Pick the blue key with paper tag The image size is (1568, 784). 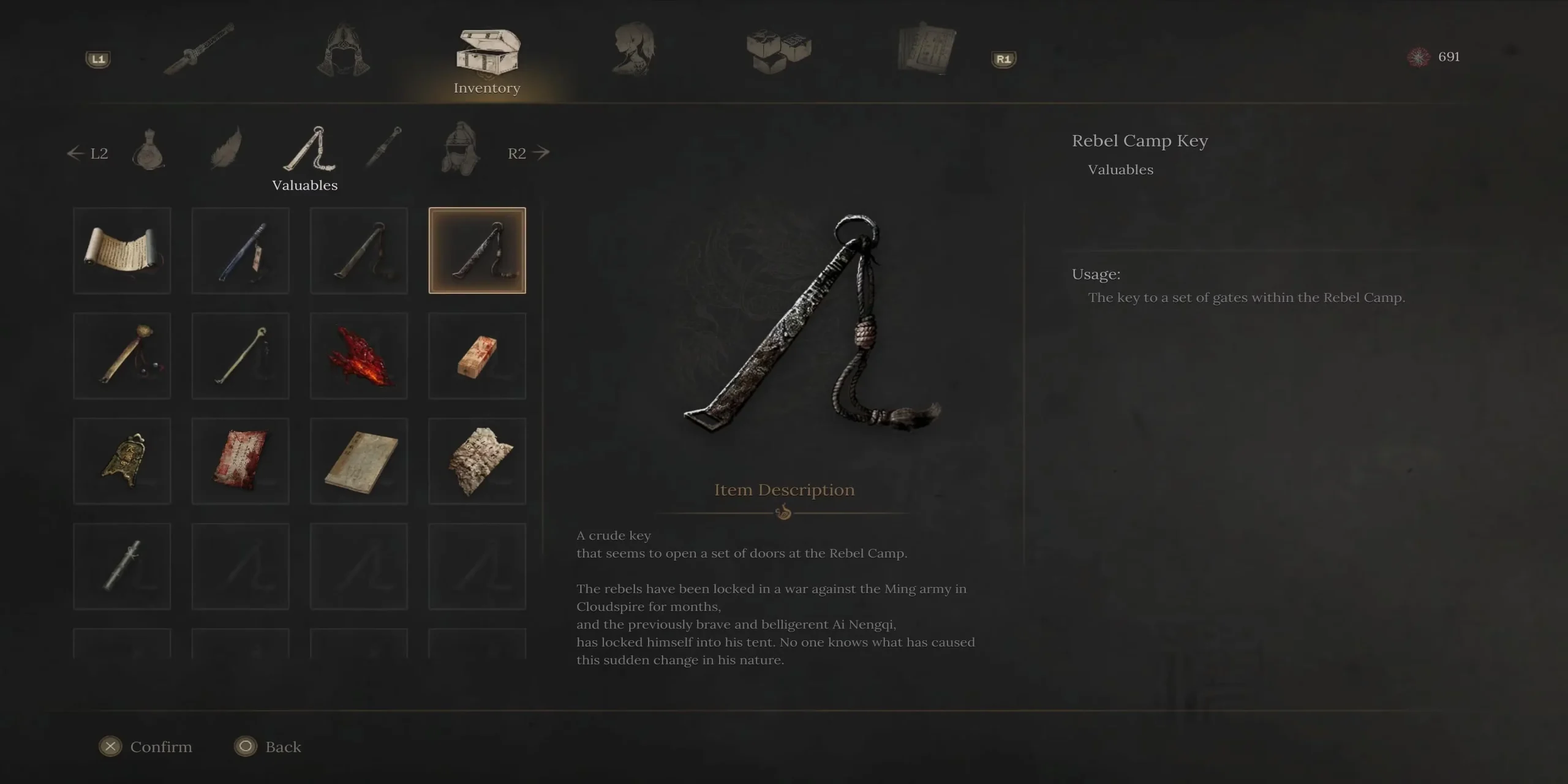tap(240, 251)
